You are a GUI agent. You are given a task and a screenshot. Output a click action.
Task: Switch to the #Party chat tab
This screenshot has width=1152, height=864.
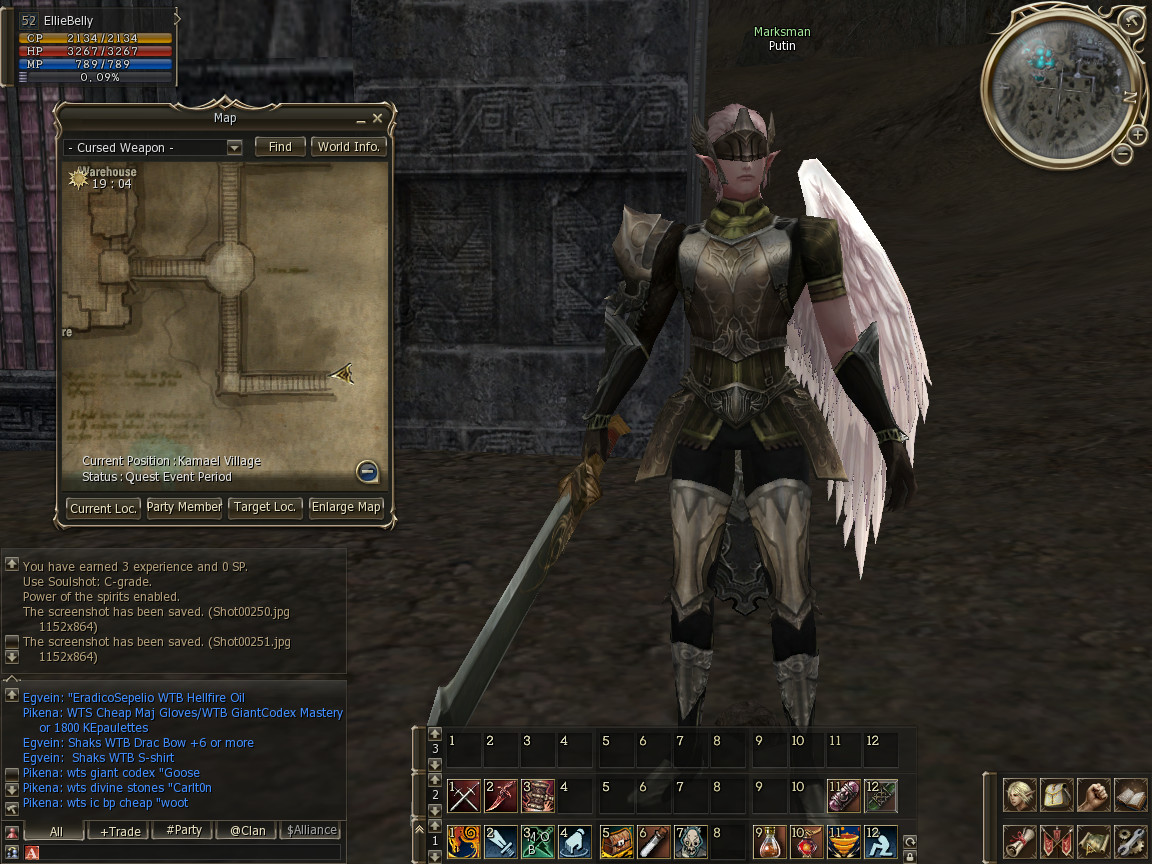[184, 831]
